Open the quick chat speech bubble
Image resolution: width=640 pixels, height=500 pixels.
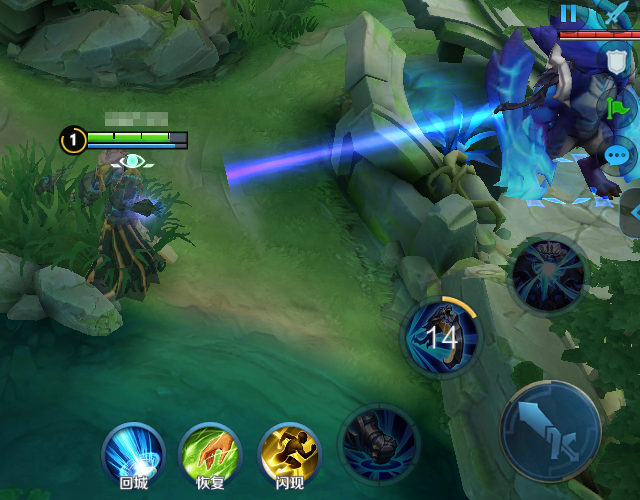(619, 155)
